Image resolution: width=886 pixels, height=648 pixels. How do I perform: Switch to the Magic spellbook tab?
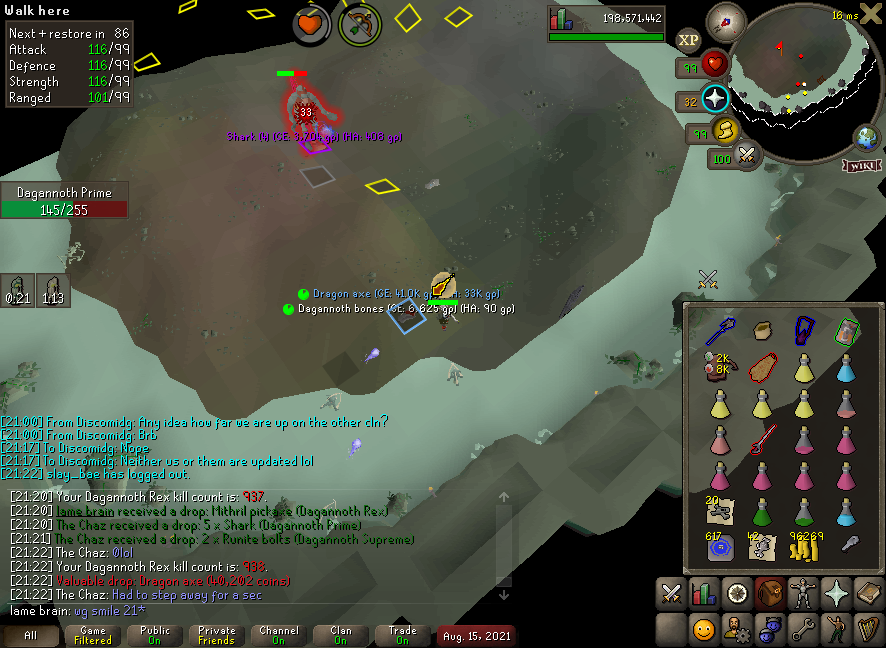868,594
